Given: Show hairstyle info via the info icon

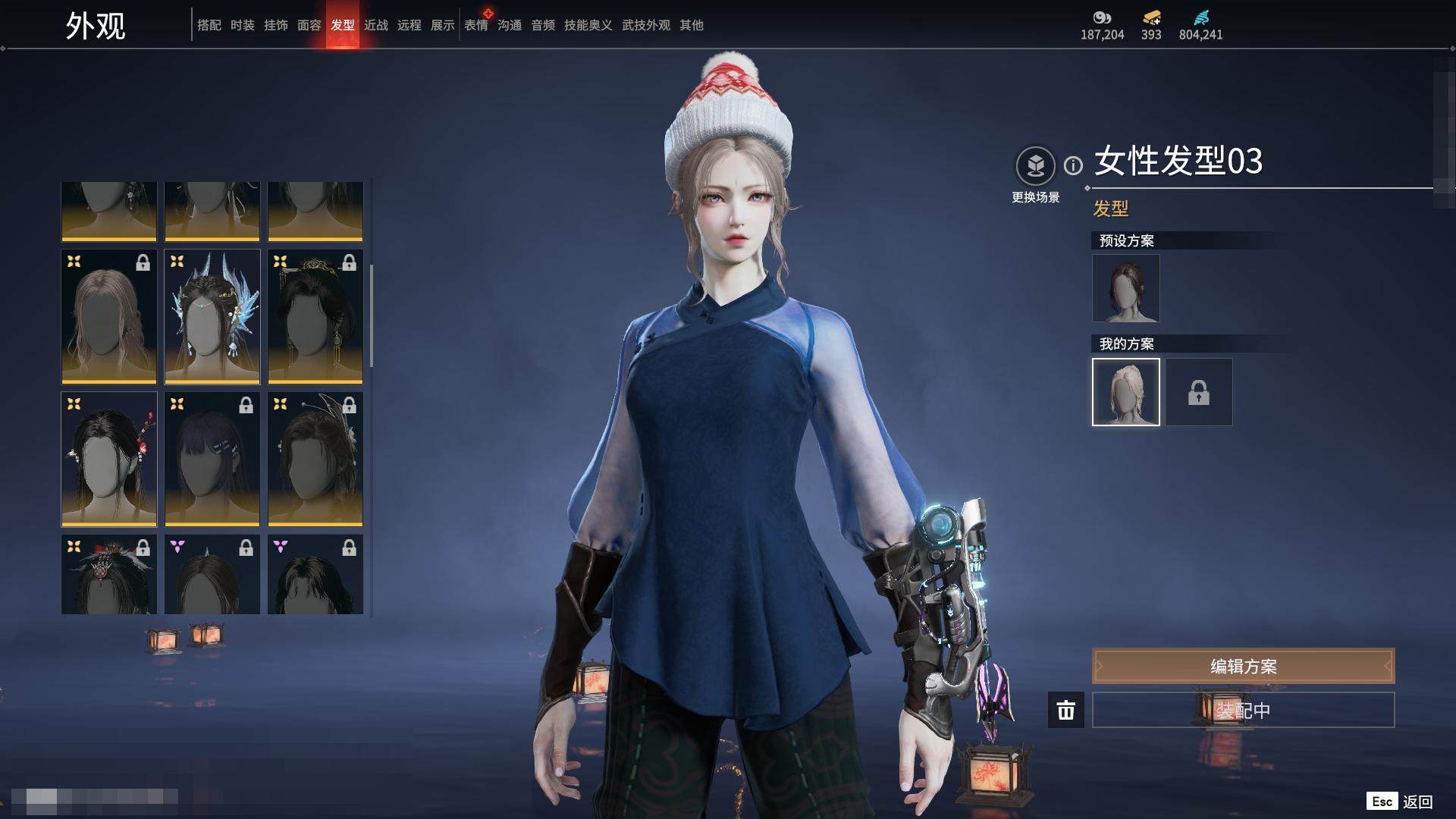Looking at the screenshot, I should click(1073, 165).
